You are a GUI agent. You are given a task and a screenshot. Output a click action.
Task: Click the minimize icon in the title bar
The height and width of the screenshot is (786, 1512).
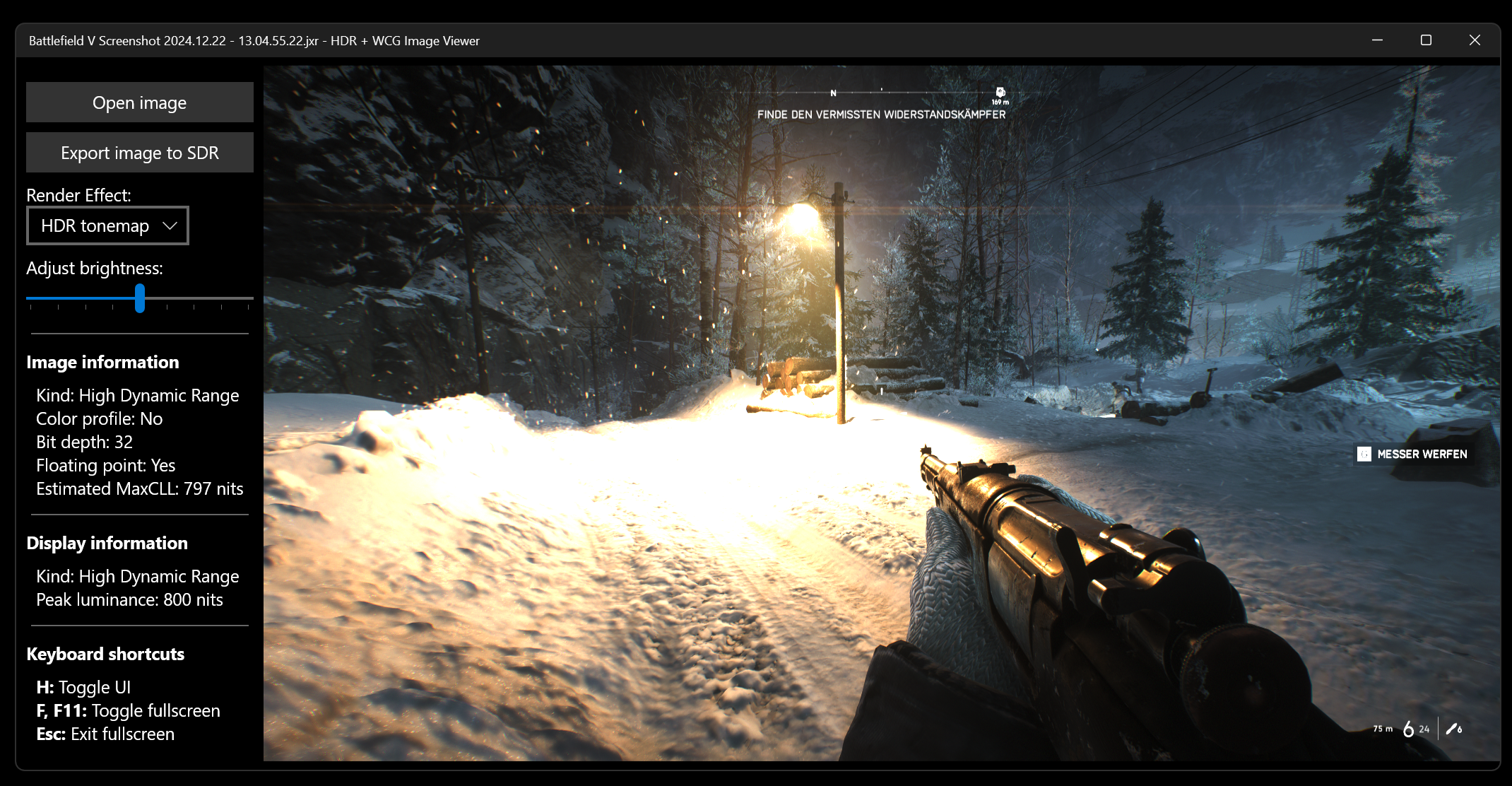tap(1376, 40)
